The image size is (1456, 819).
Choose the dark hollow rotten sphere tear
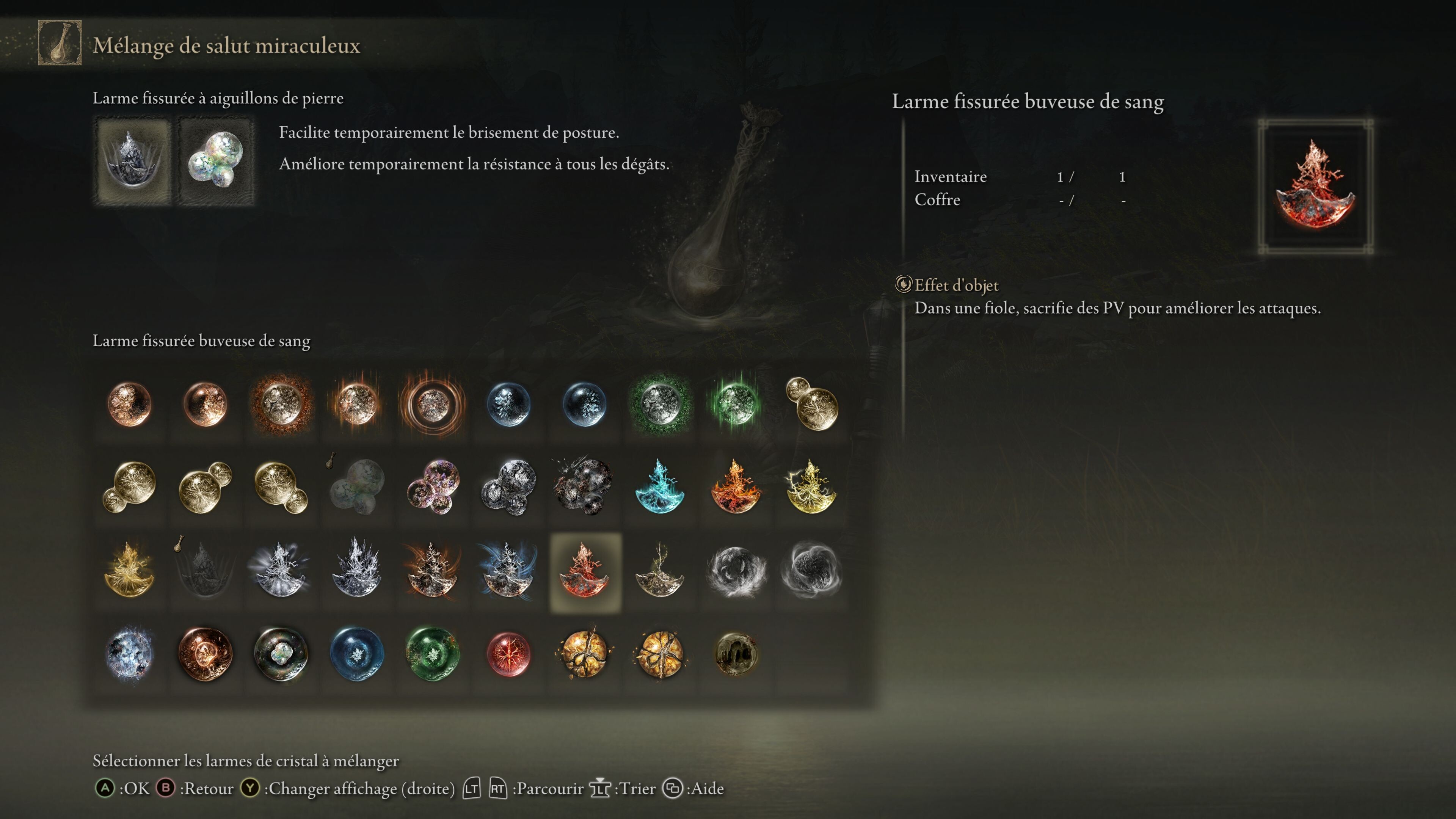(x=735, y=654)
